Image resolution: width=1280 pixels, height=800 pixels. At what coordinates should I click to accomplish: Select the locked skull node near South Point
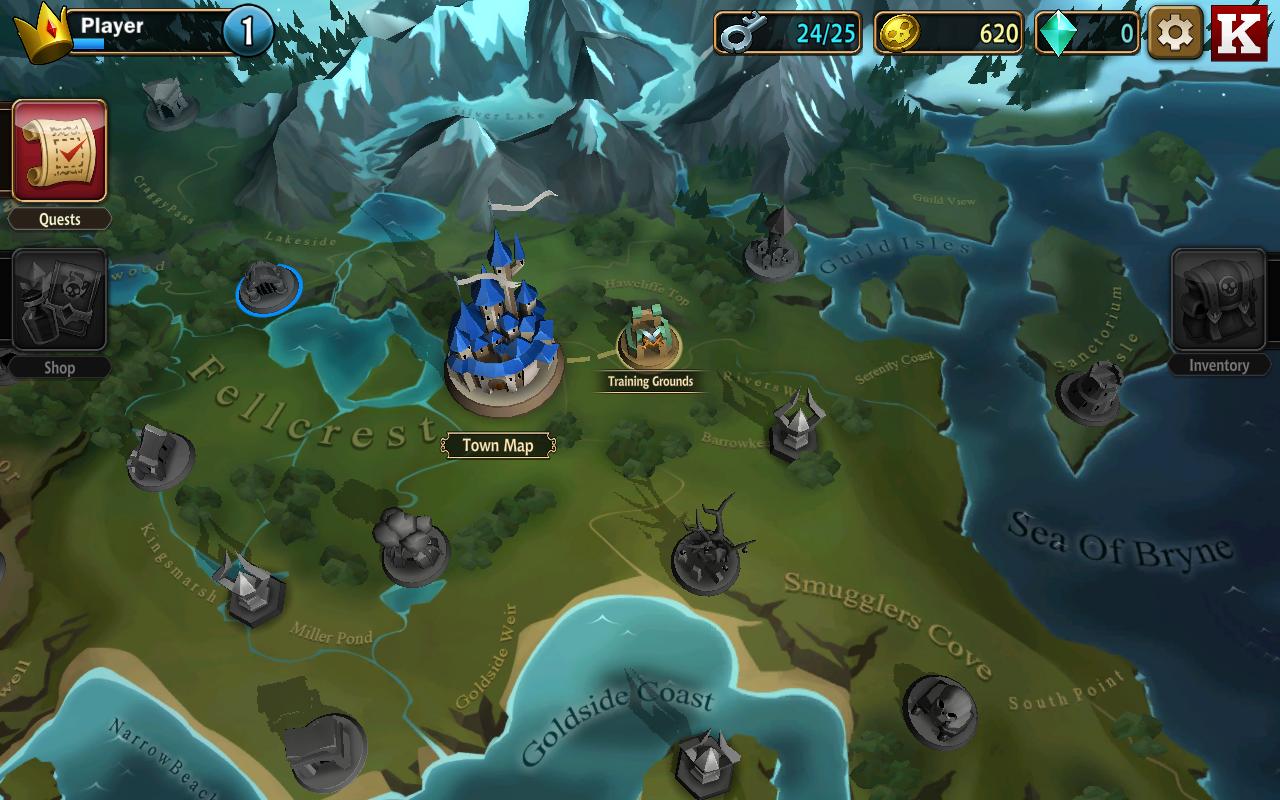pos(939,708)
